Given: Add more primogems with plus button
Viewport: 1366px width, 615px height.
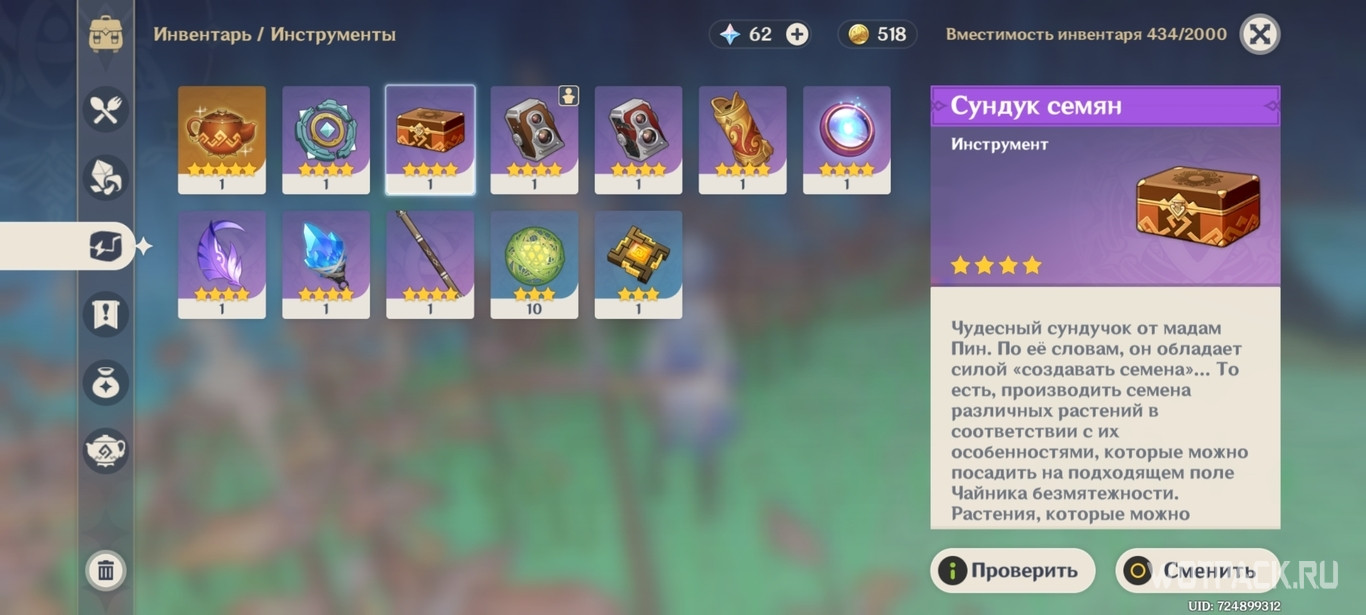Looking at the screenshot, I should pyautogui.click(x=797, y=35).
